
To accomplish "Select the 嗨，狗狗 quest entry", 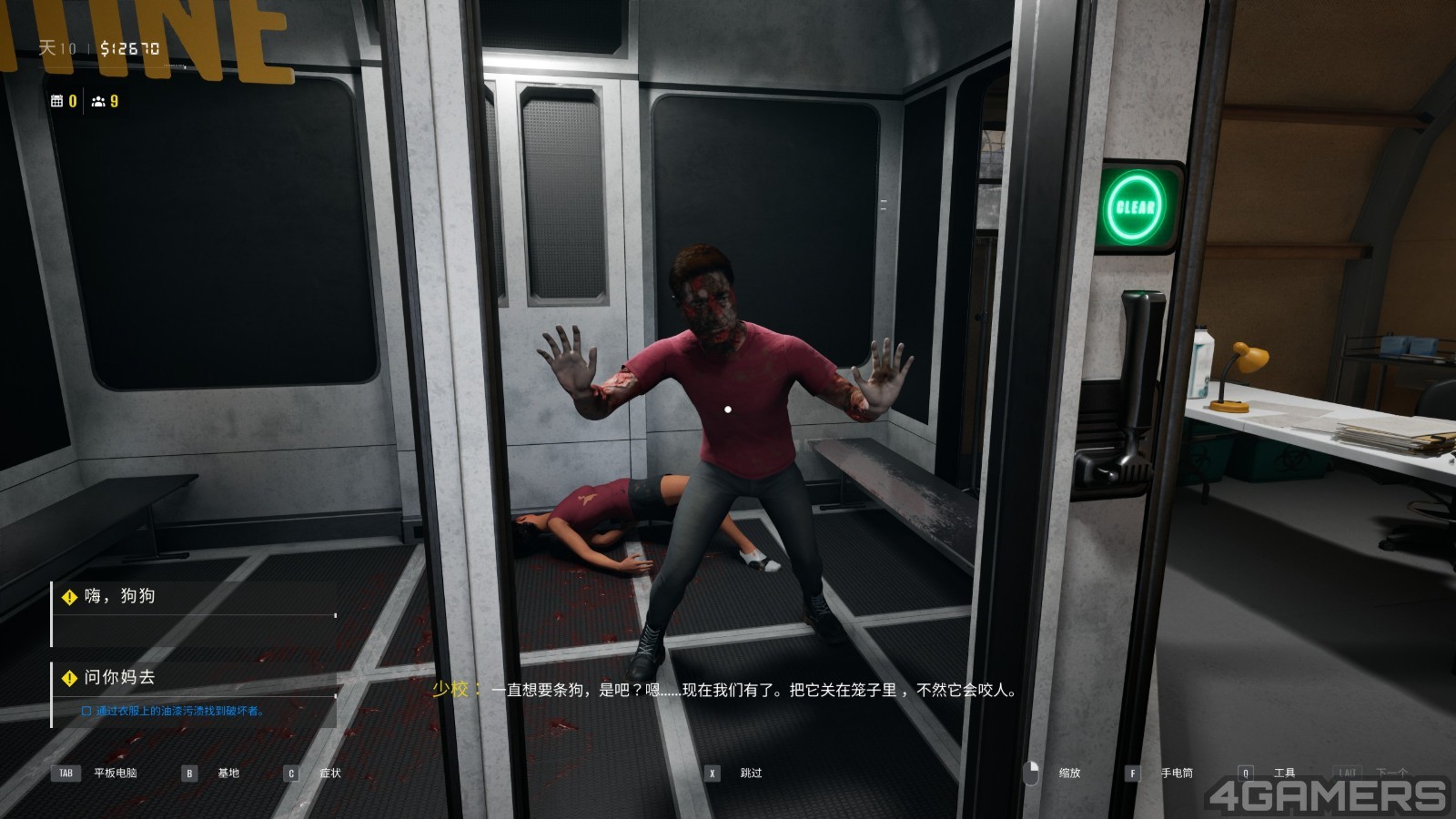I will 119,596.
